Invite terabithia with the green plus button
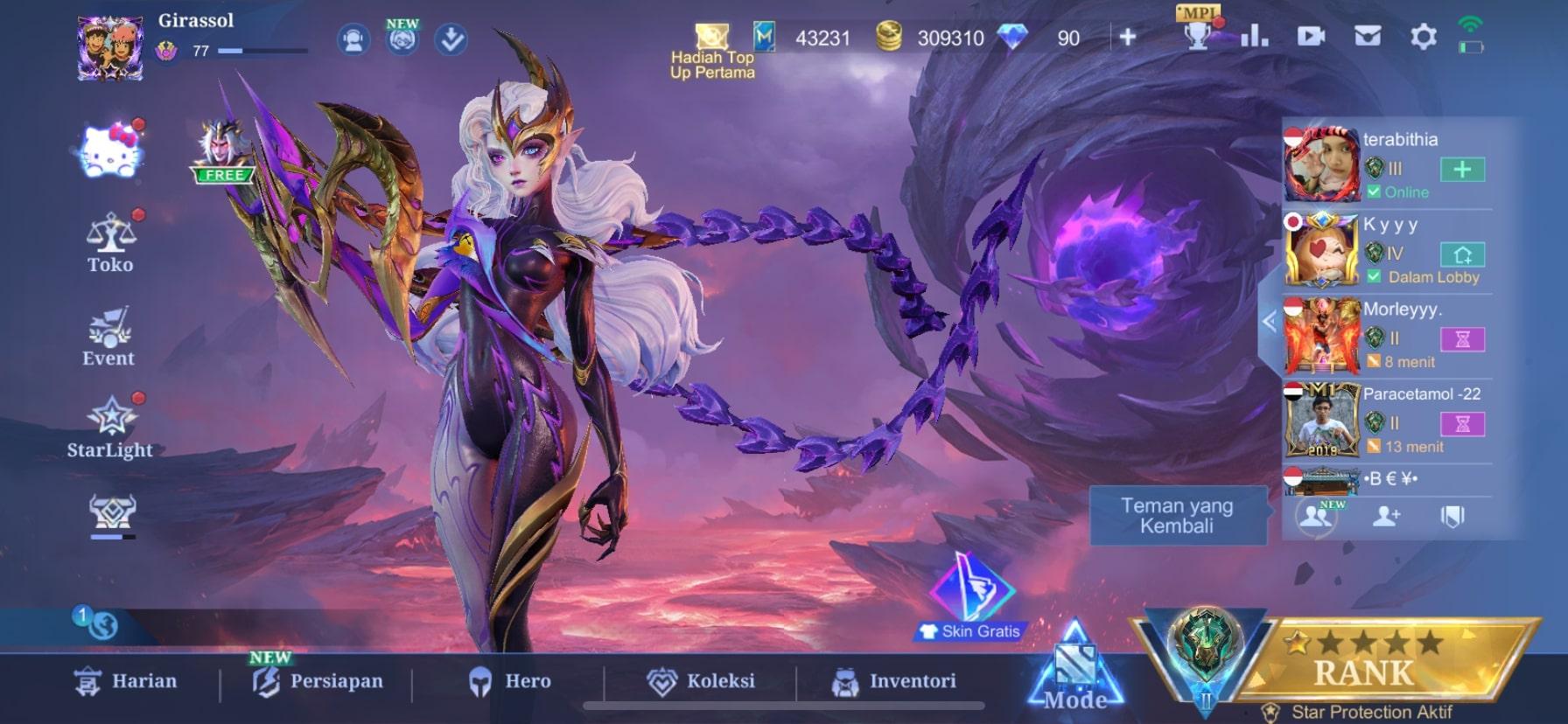Viewport: 1568px width, 724px height. coord(1462,170)
